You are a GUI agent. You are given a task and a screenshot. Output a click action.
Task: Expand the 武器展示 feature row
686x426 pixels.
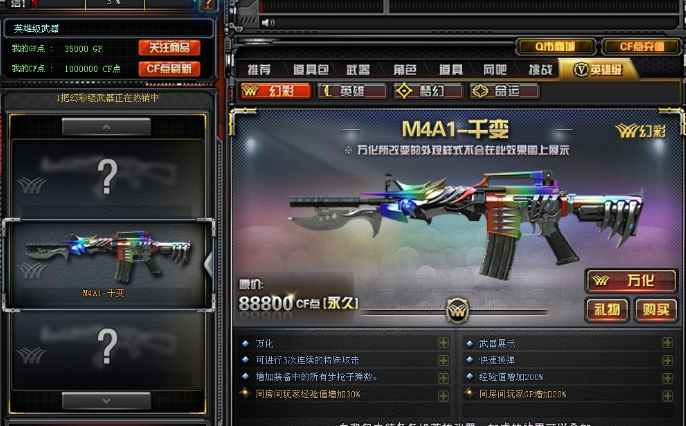pyautogui.click(x=667, y=343)
